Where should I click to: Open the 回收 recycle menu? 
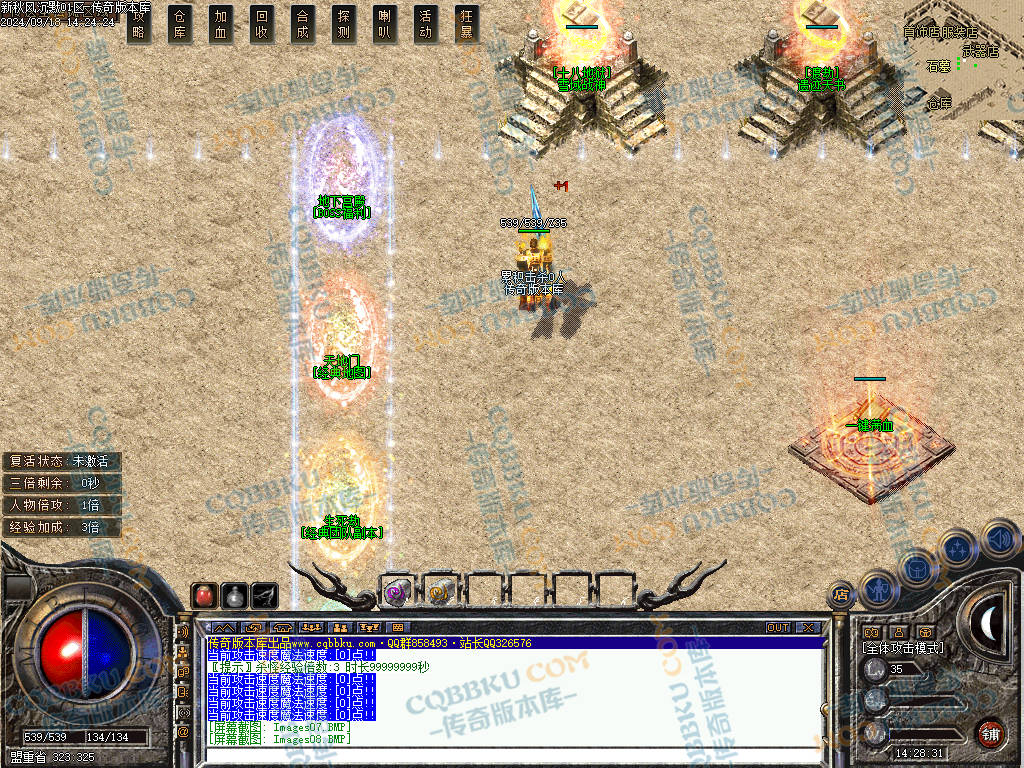pos(262,24)
